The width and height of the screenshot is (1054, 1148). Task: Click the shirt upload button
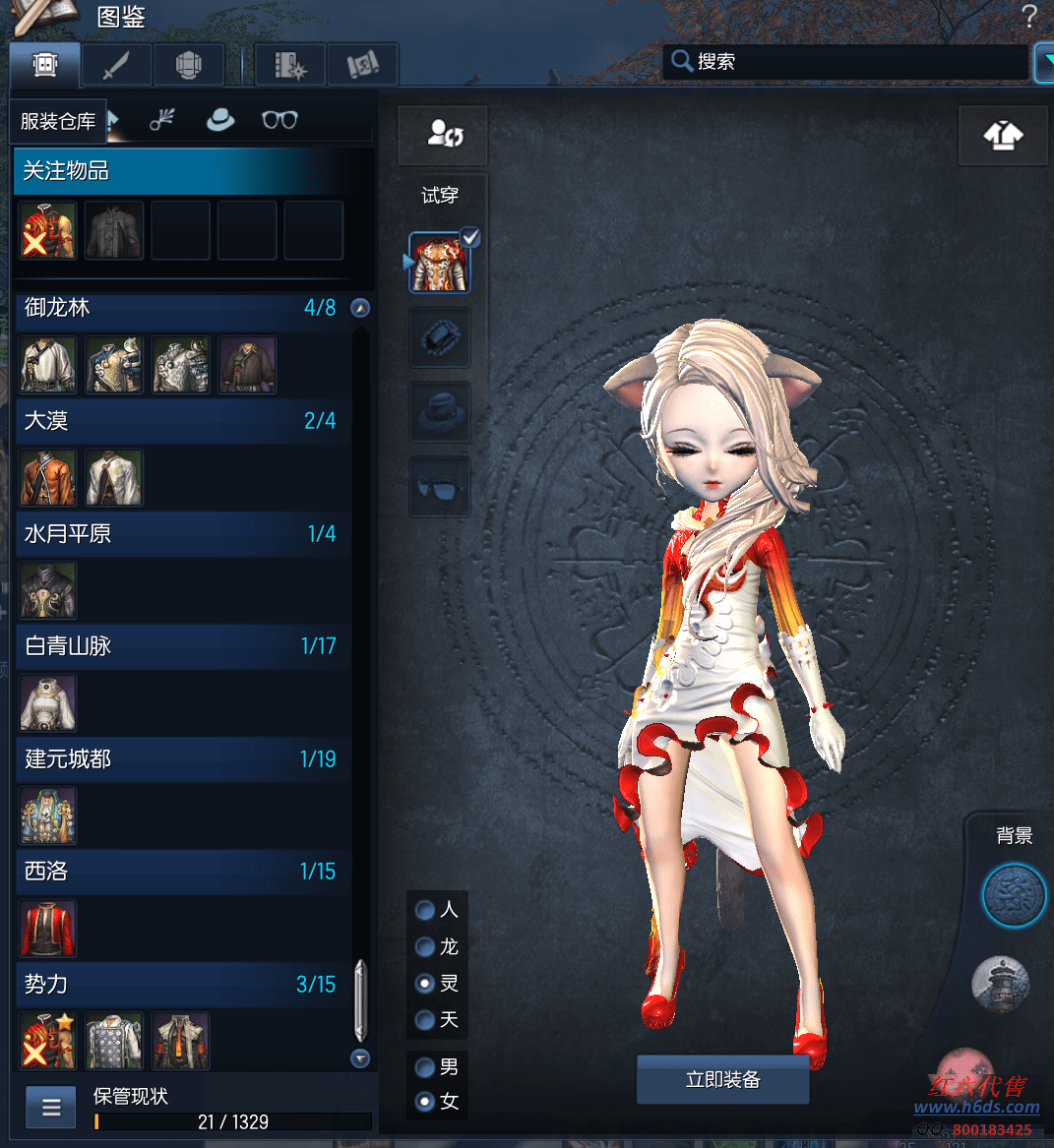1003,135
